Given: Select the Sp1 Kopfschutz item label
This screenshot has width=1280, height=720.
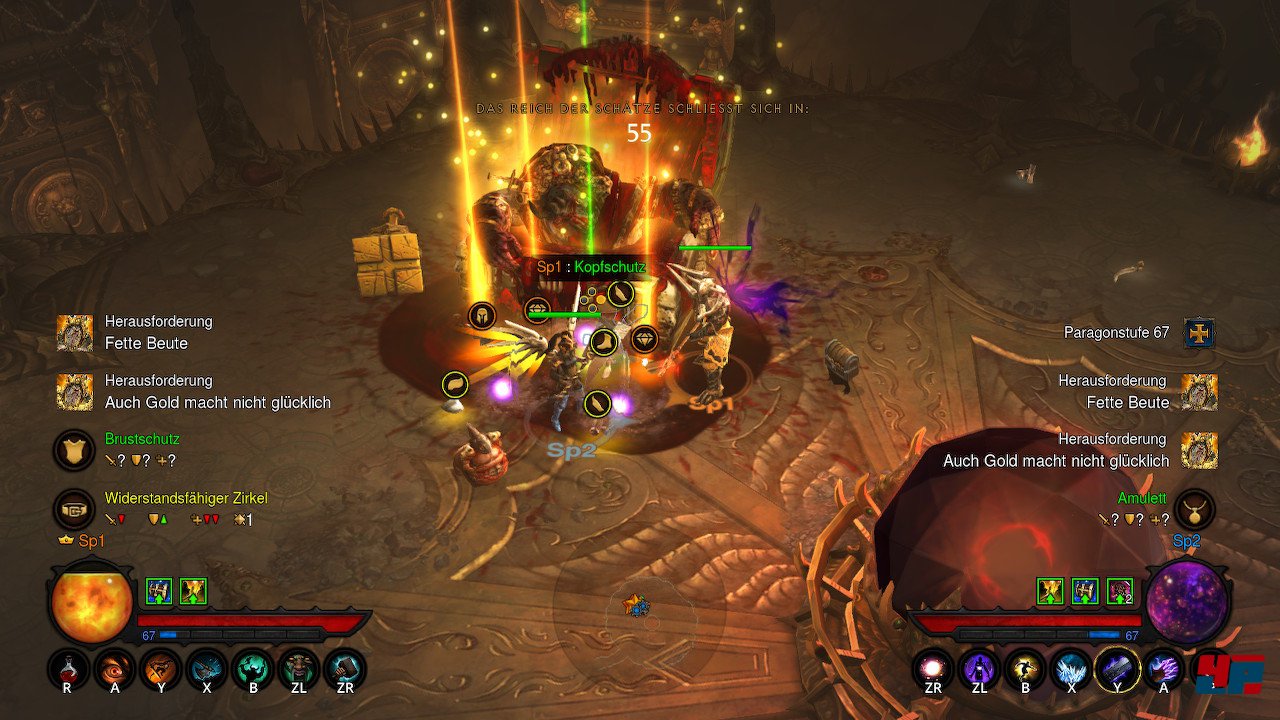Looking at the screenshot, I should (x=591, y=267).
